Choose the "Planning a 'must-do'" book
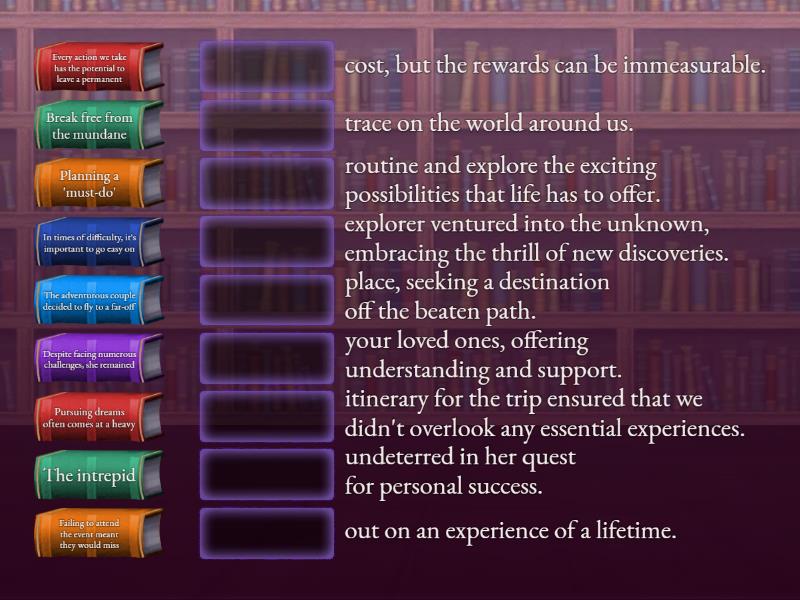 [x=95, y=184]
